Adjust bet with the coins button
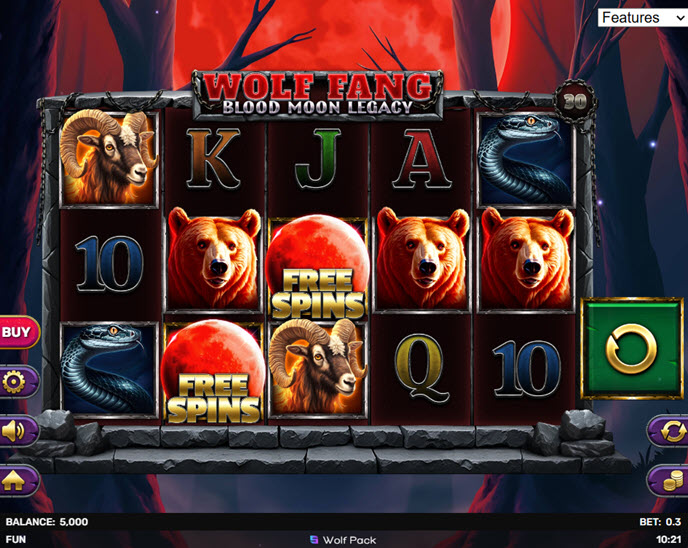 668,481
